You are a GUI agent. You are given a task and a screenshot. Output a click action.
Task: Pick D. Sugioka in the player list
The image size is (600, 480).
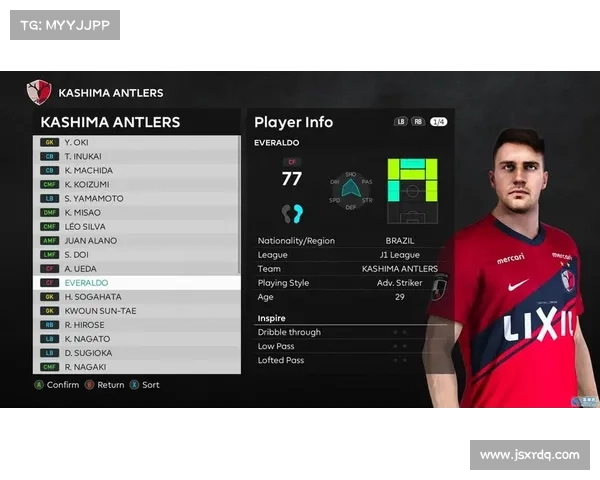click(x=135, y=353)
